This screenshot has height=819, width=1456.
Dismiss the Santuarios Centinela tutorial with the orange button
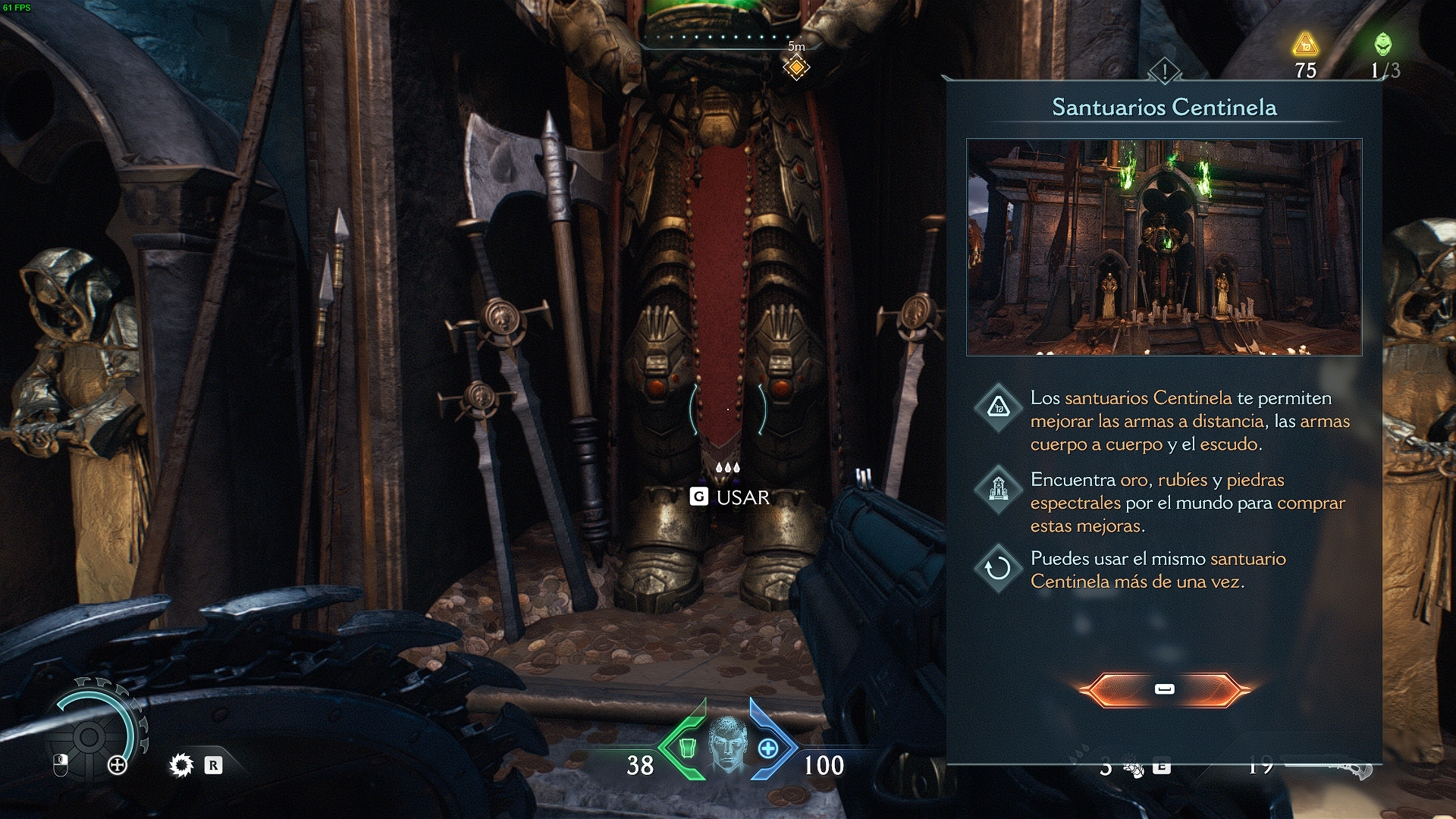(x=1164, y=689)
